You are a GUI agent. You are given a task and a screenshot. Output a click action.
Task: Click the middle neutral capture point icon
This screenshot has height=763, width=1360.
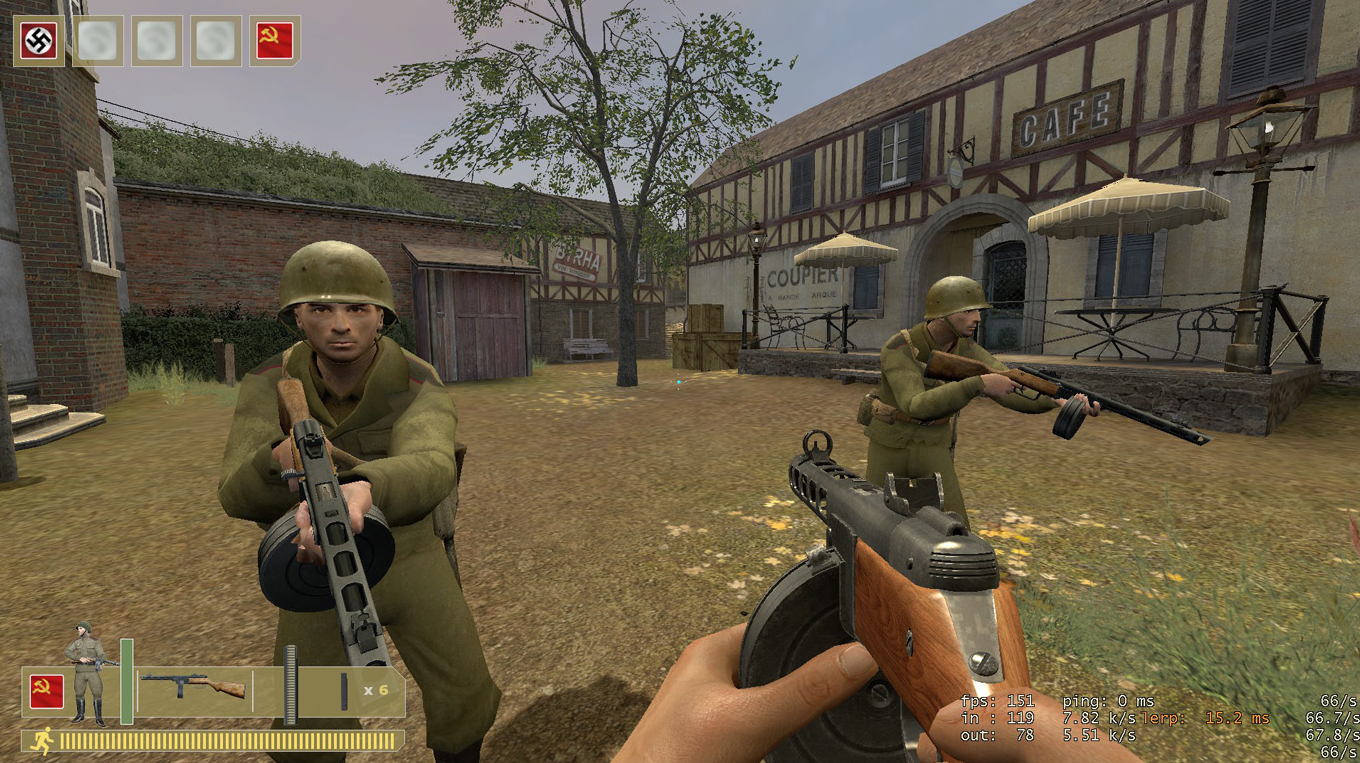(x=157, y=40)
